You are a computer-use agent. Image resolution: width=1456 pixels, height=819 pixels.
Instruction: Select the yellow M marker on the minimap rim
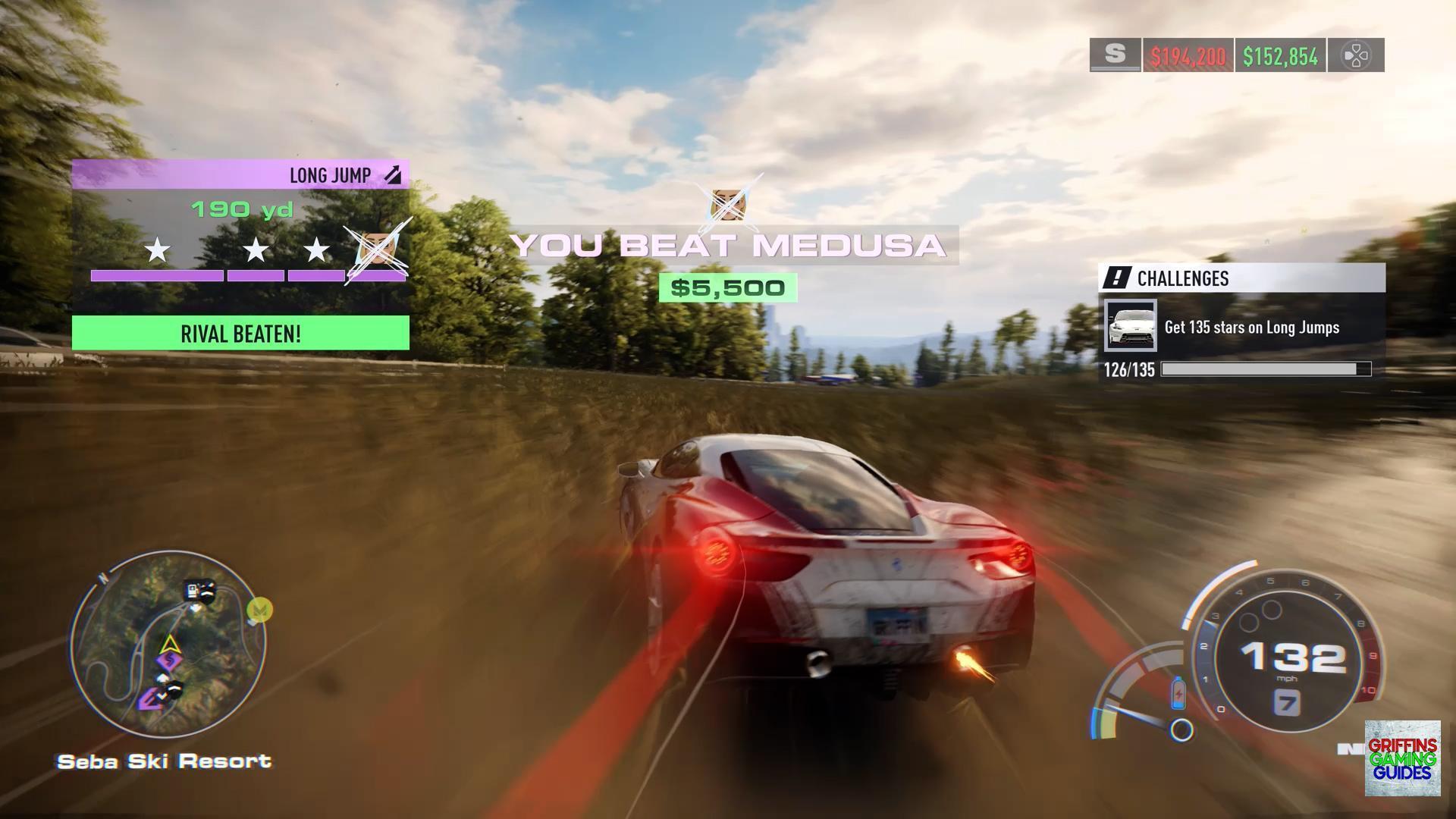(261, 609)
